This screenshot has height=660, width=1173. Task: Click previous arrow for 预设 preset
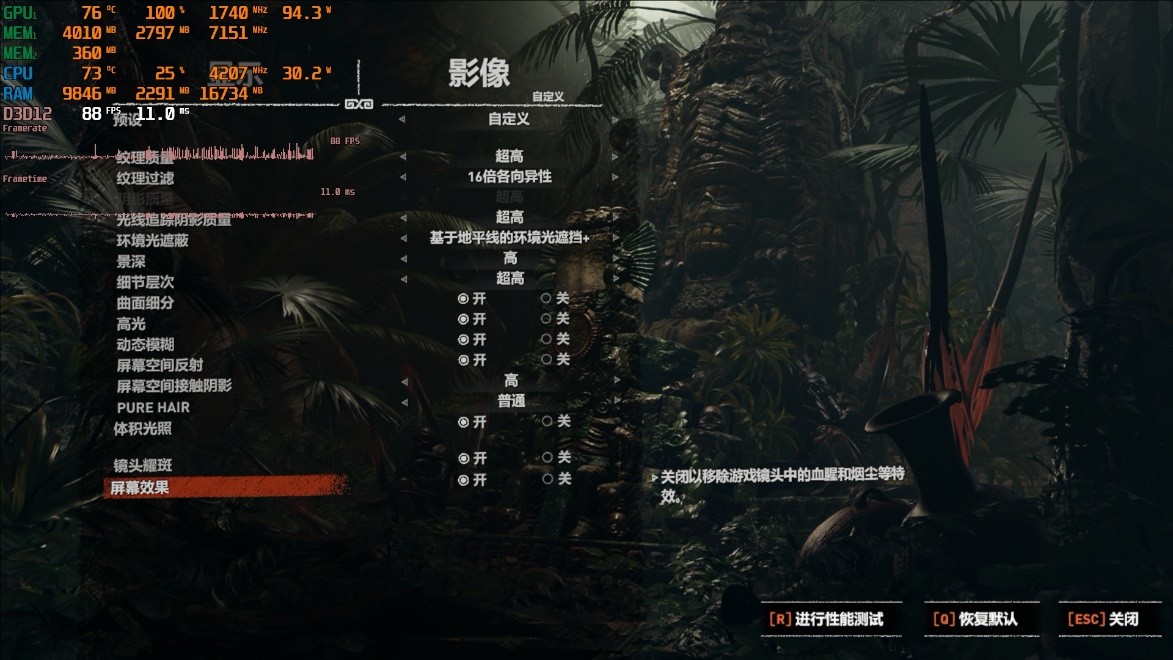(x=403, y=119)
